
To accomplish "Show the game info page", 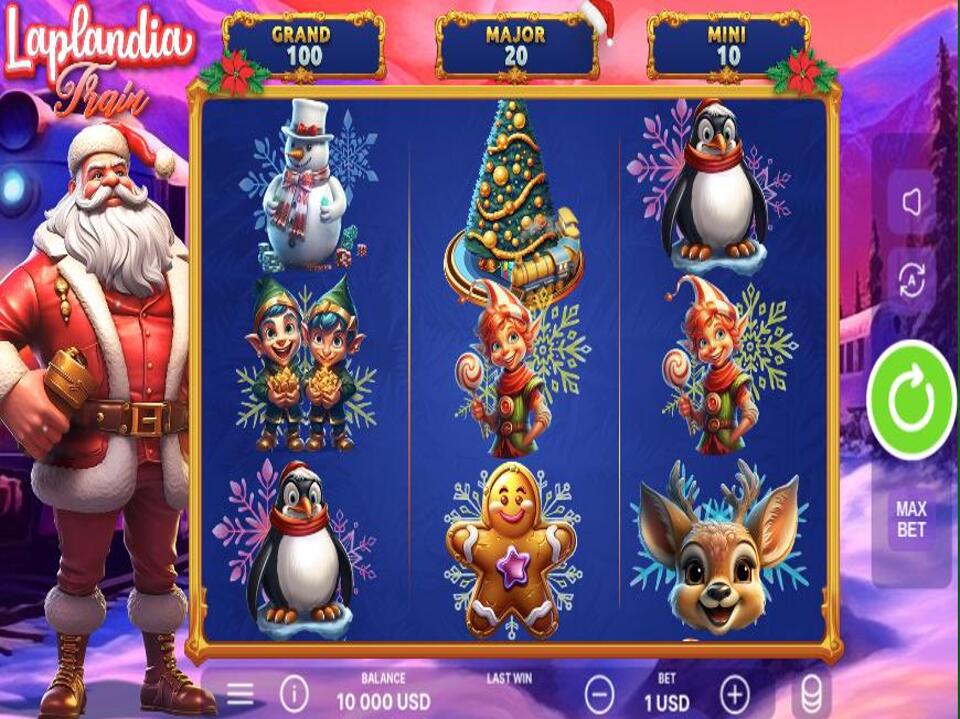I will click(x=294, y=694).
